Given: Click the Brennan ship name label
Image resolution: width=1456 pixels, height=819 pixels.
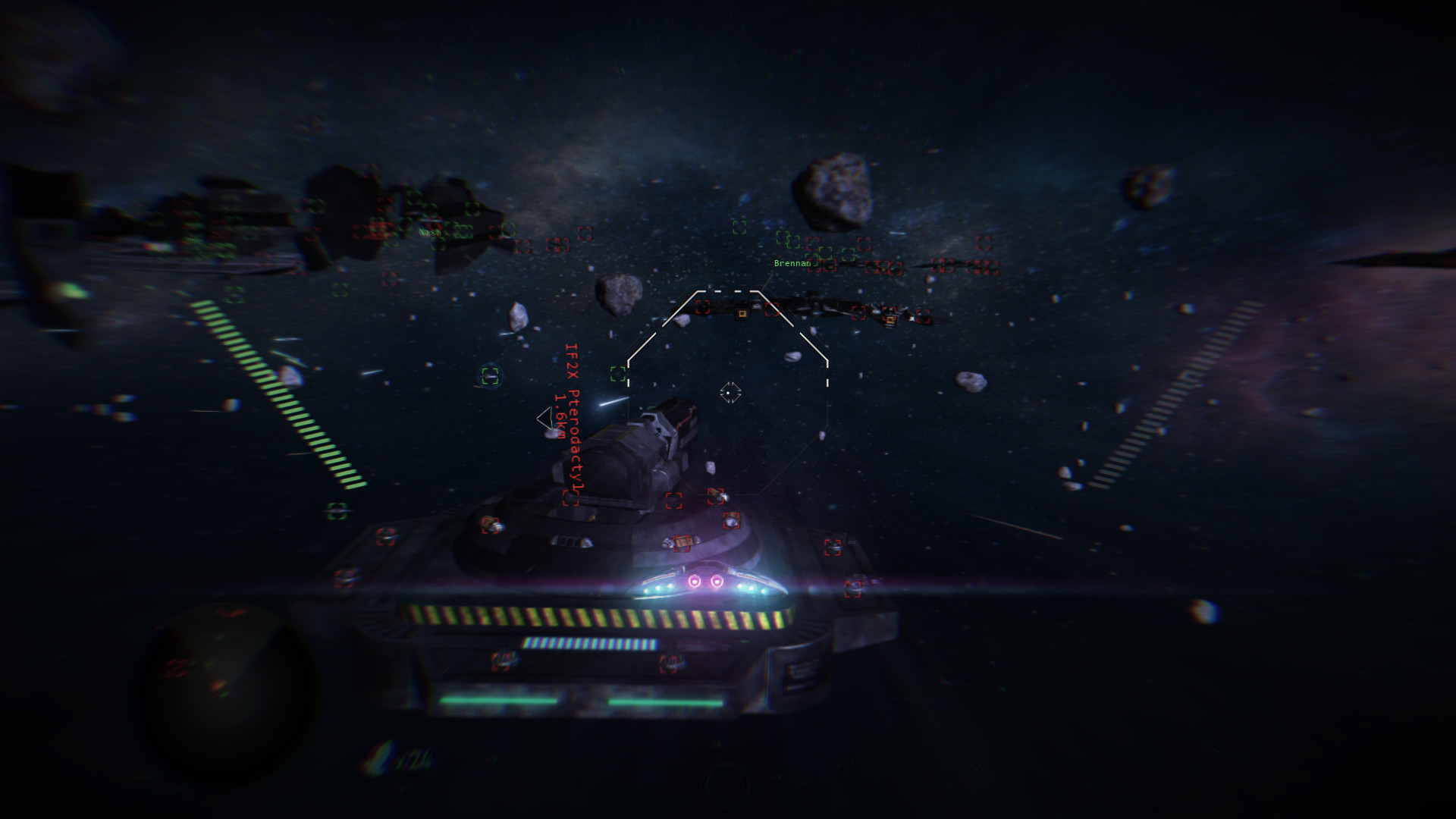Looking at the screenshot, I should [x=792, y=262].
